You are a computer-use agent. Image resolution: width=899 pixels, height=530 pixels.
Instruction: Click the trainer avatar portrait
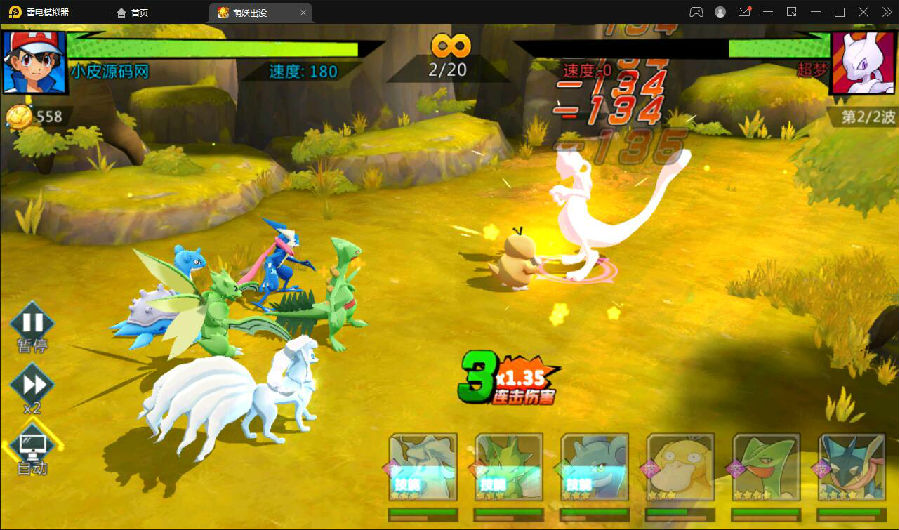click(x=33, y=62)
